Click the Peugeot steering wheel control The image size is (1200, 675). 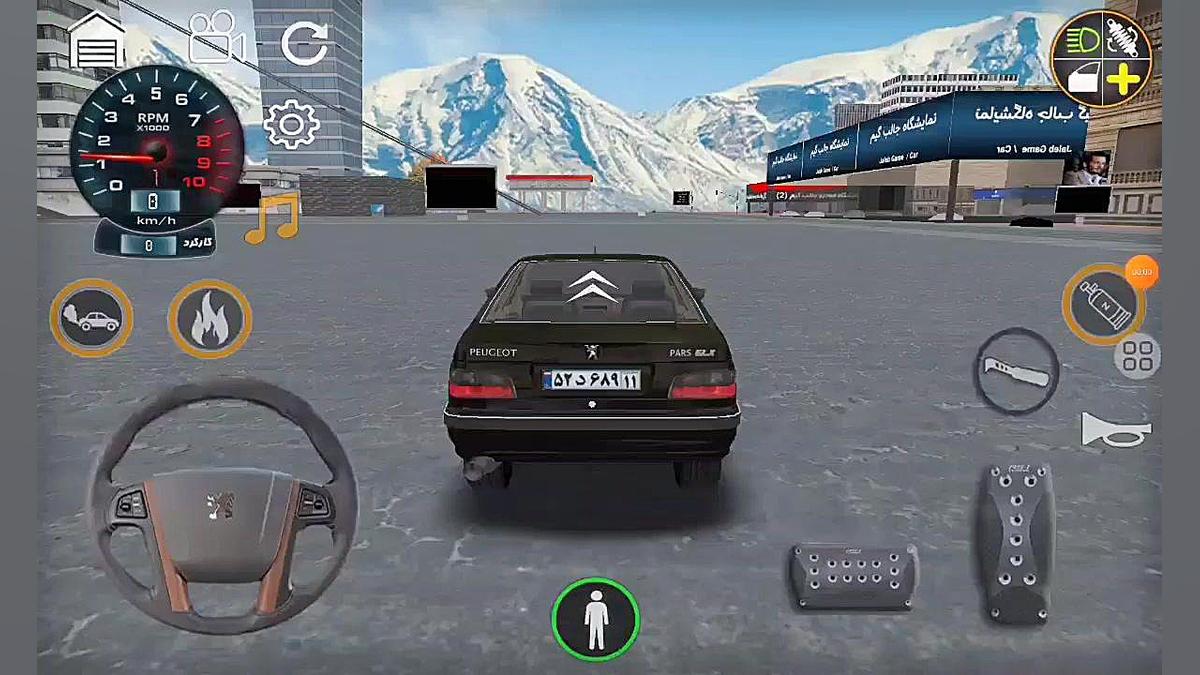(x=221, y=505)
